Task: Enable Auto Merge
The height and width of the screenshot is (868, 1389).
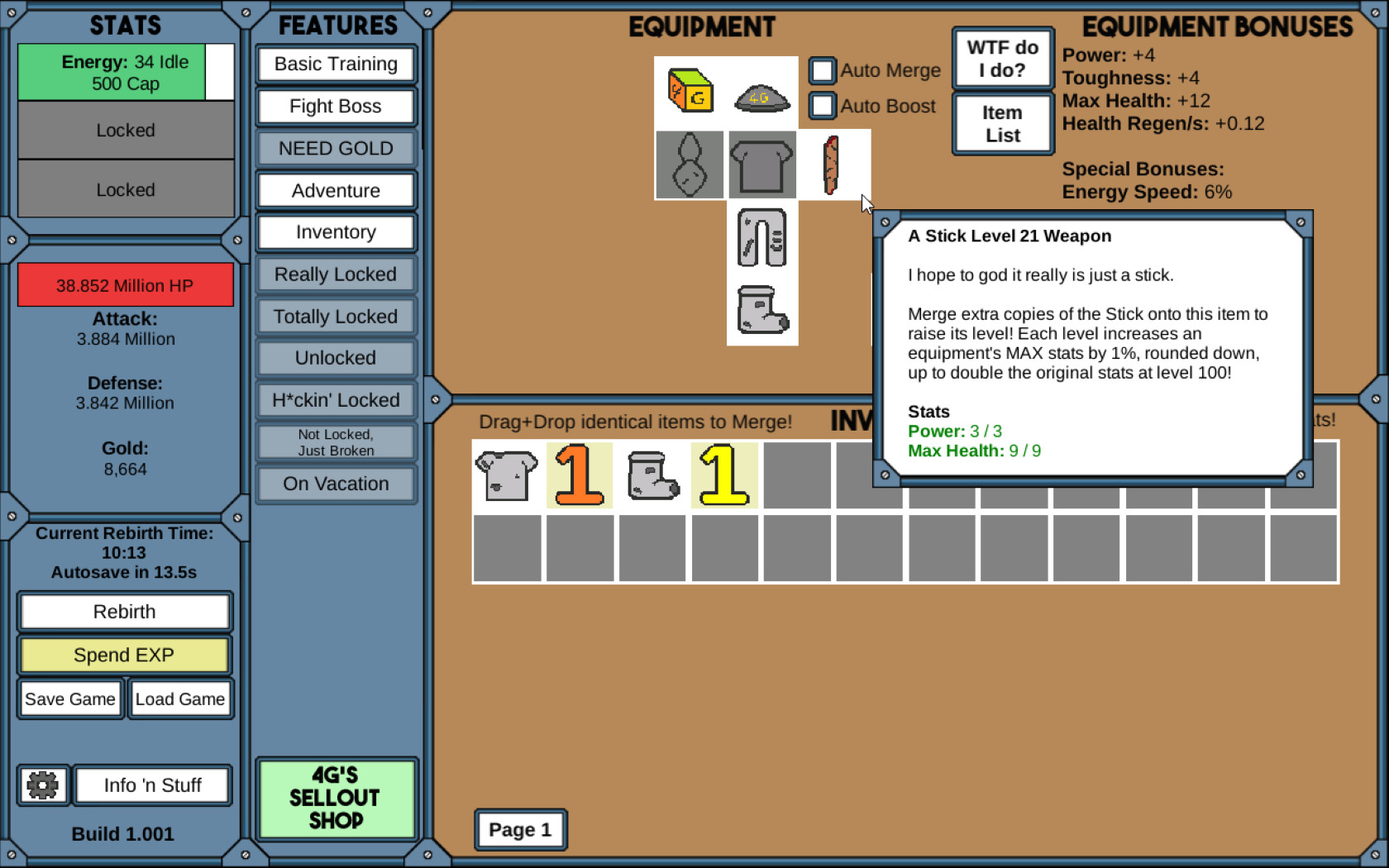Action: click(821, 71)
